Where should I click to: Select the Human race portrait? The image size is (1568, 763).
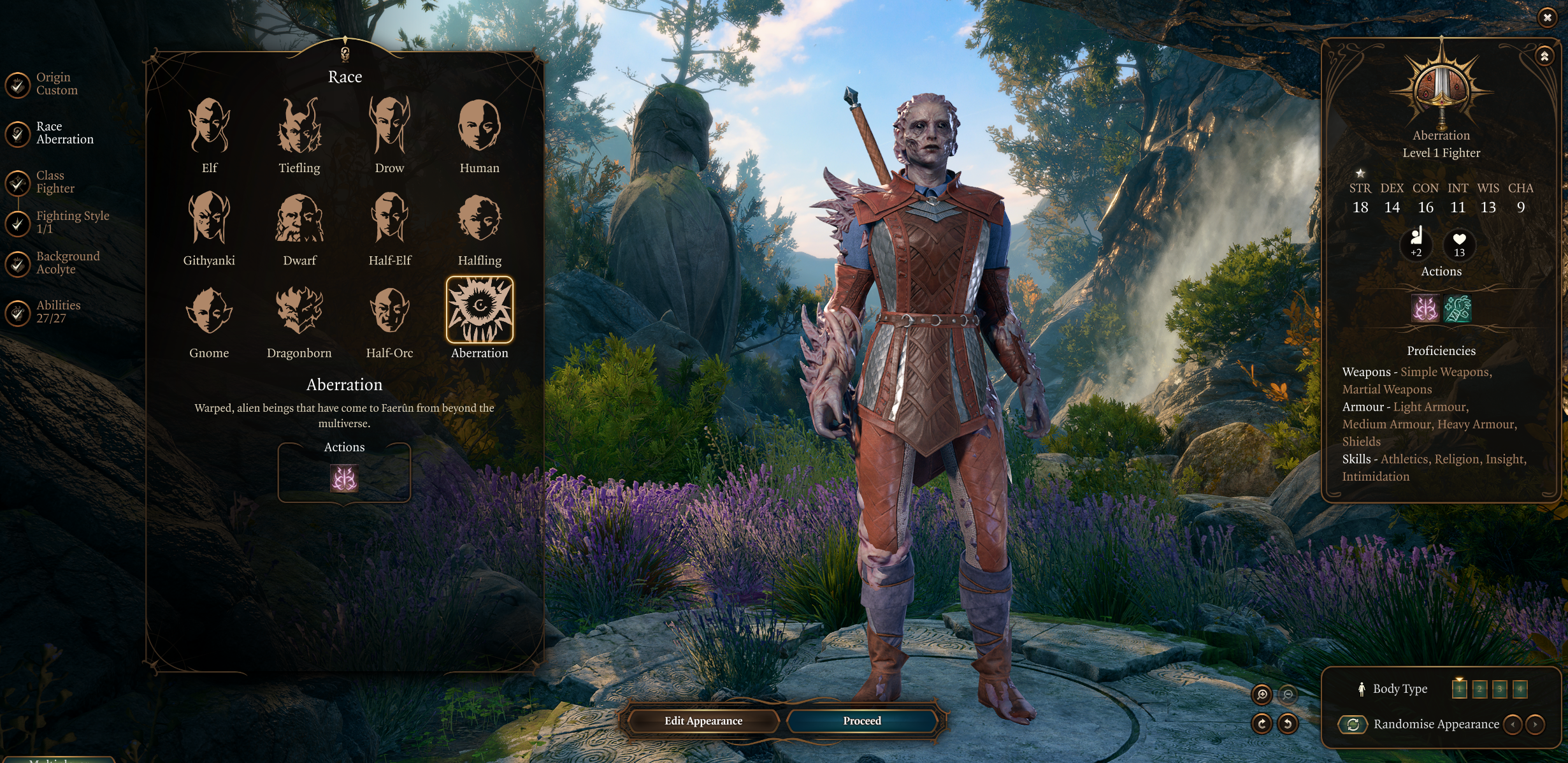coord(479,126)
